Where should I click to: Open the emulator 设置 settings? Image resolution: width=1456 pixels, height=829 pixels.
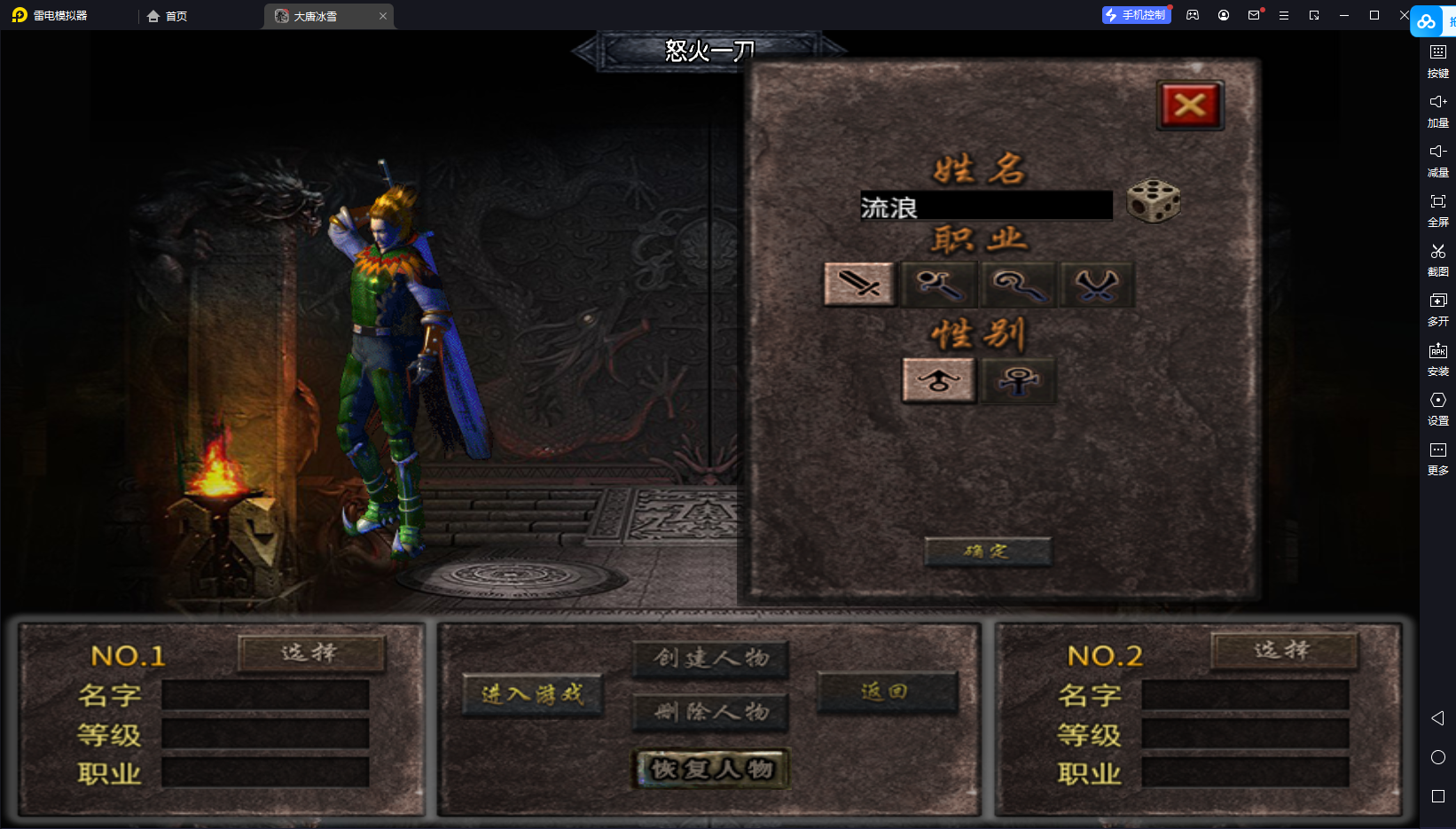click(x=1437, y=408)
